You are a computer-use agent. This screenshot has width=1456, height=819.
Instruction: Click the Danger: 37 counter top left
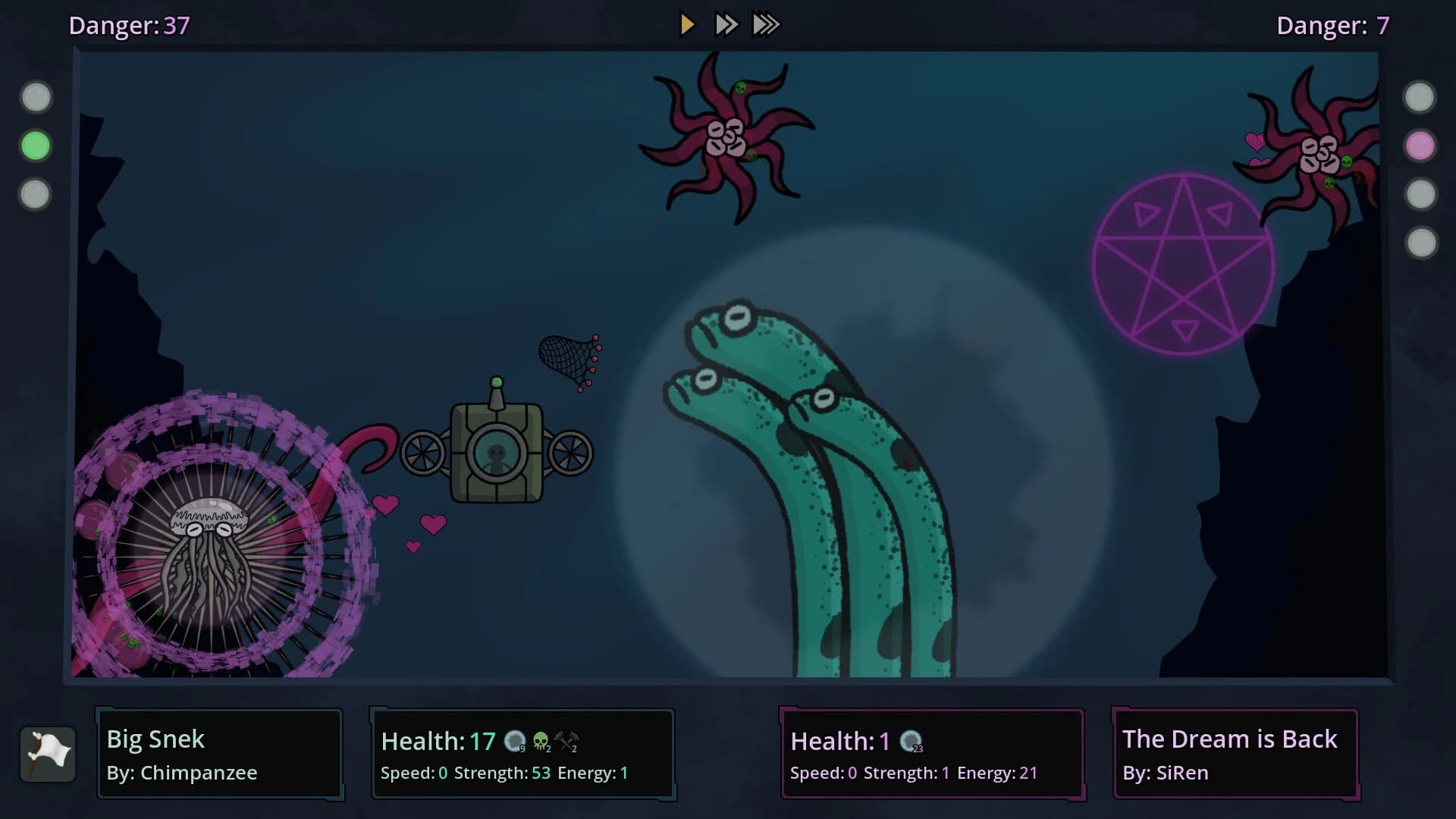tap(128, 25)
